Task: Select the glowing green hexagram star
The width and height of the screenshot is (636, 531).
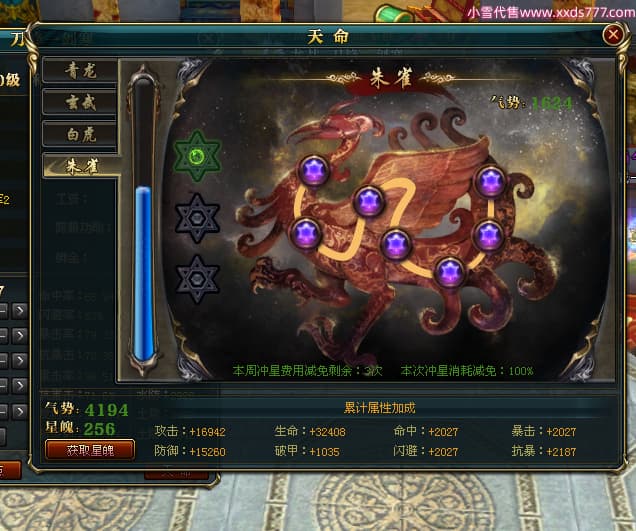Action: tap(197, 156)
